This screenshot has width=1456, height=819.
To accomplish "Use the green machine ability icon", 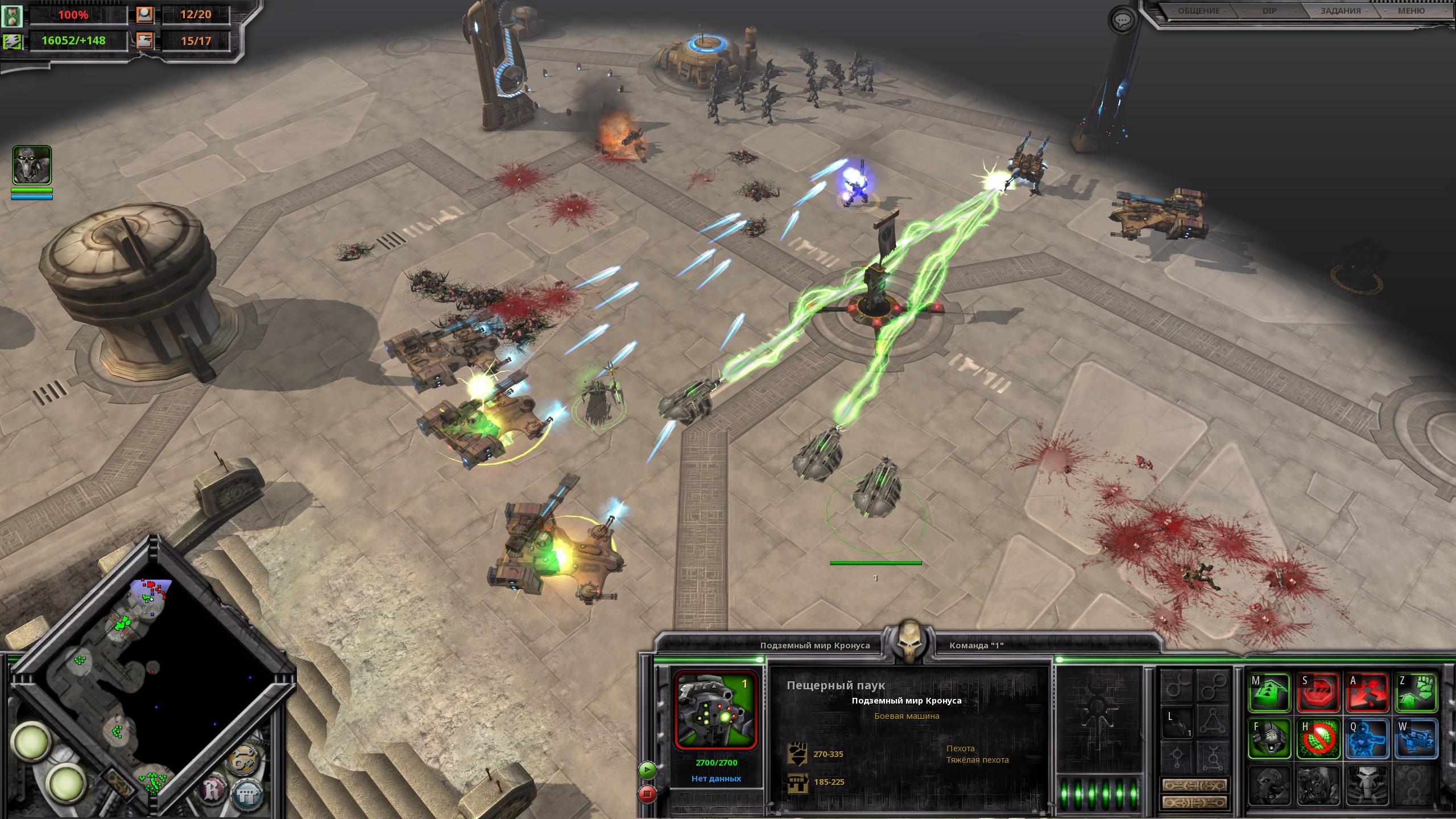I will [1269, 739].
